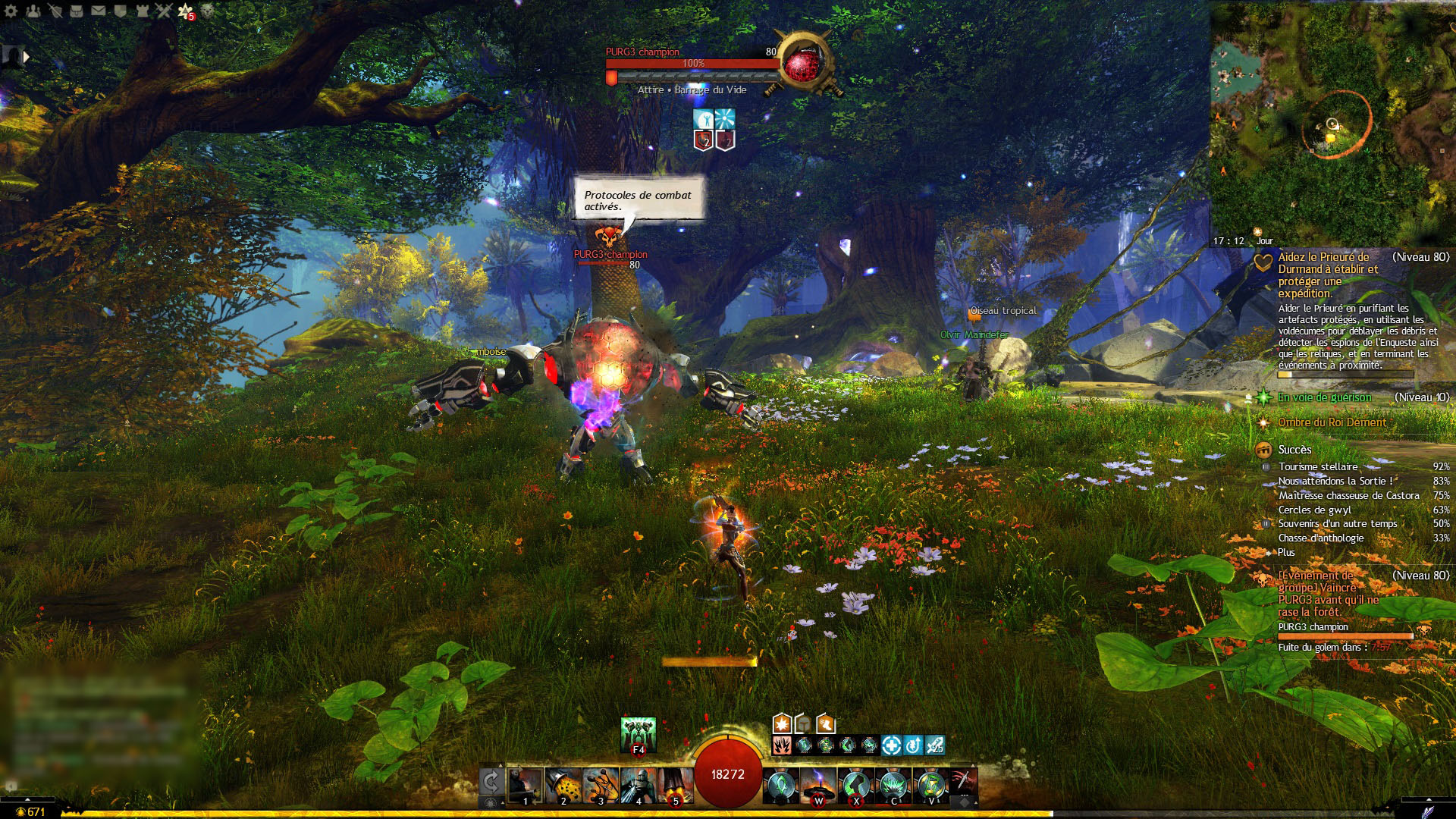
Task: Open the mail envelope icon
Action: [99, 11]
